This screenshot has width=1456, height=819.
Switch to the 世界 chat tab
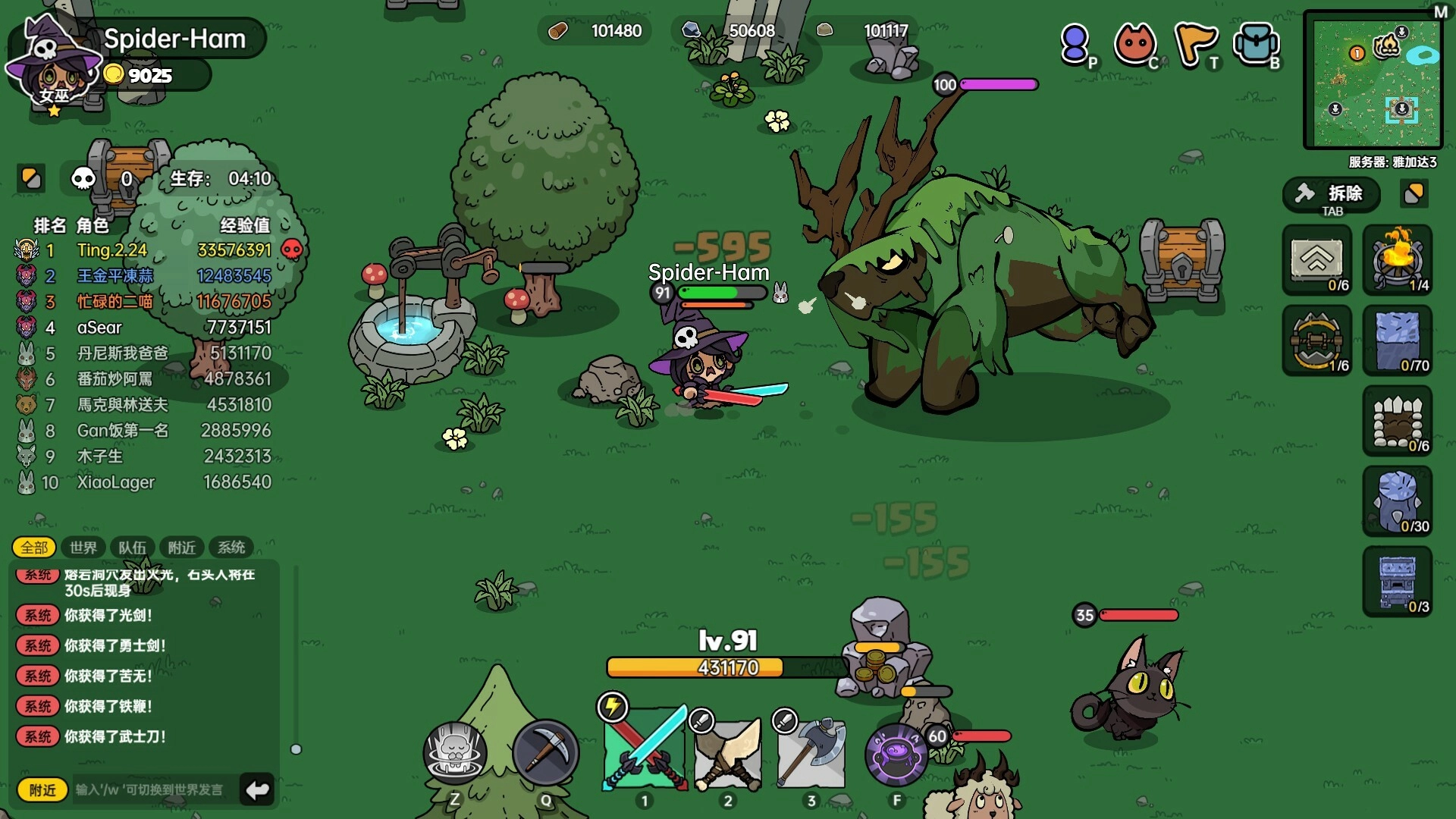pyautogui.click(x=83, y=548)
